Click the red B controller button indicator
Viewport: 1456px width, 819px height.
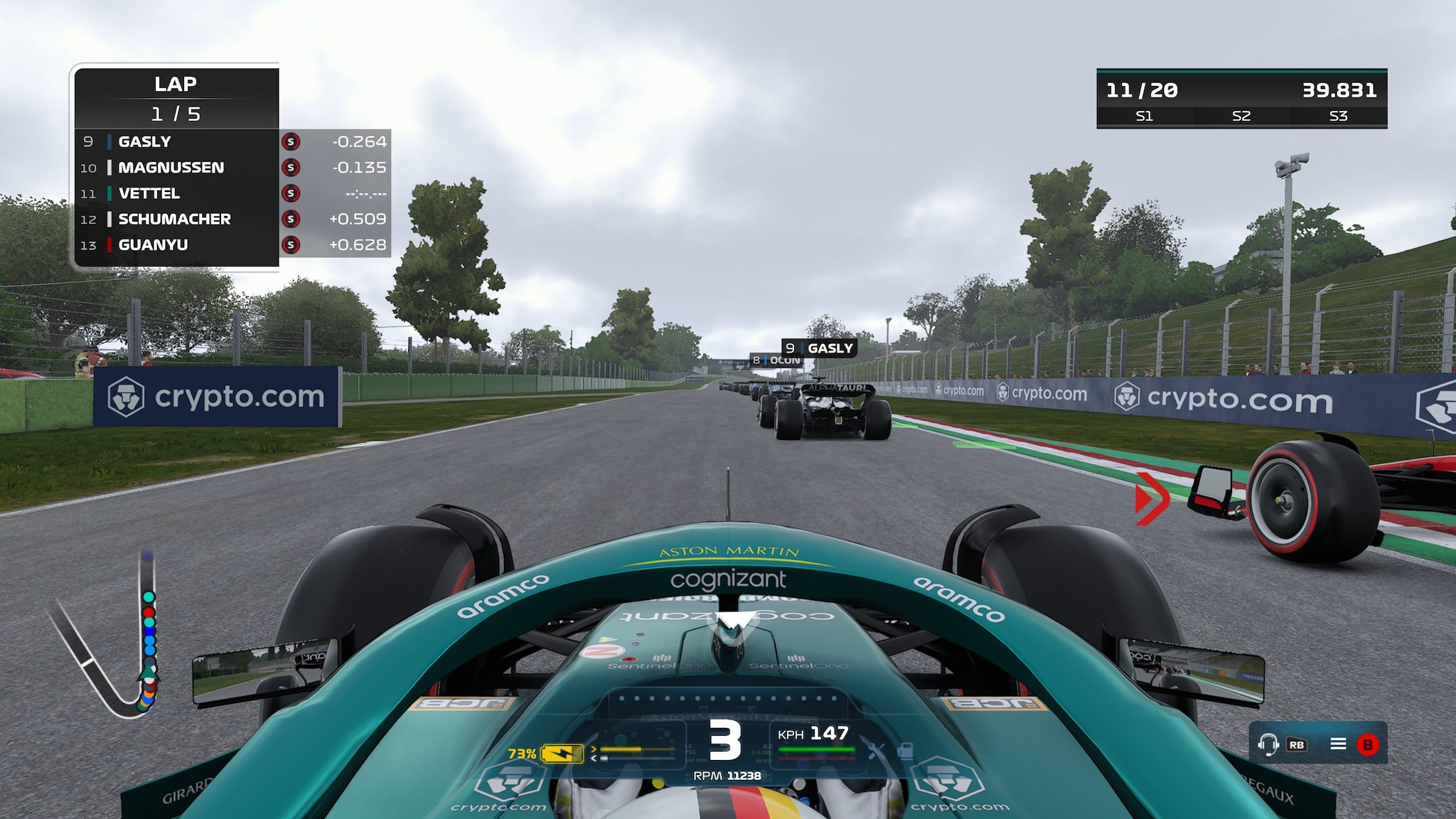[x=1367, y=744]
